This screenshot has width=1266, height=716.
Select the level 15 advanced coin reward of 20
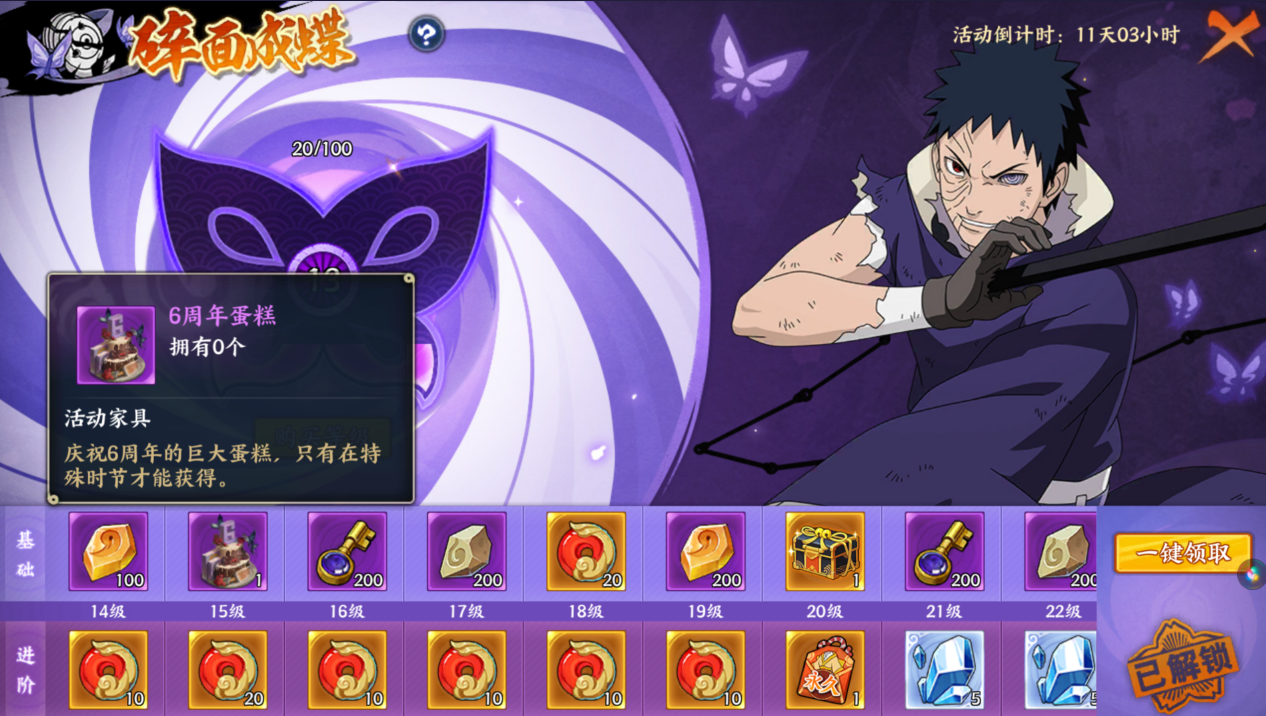227,670
